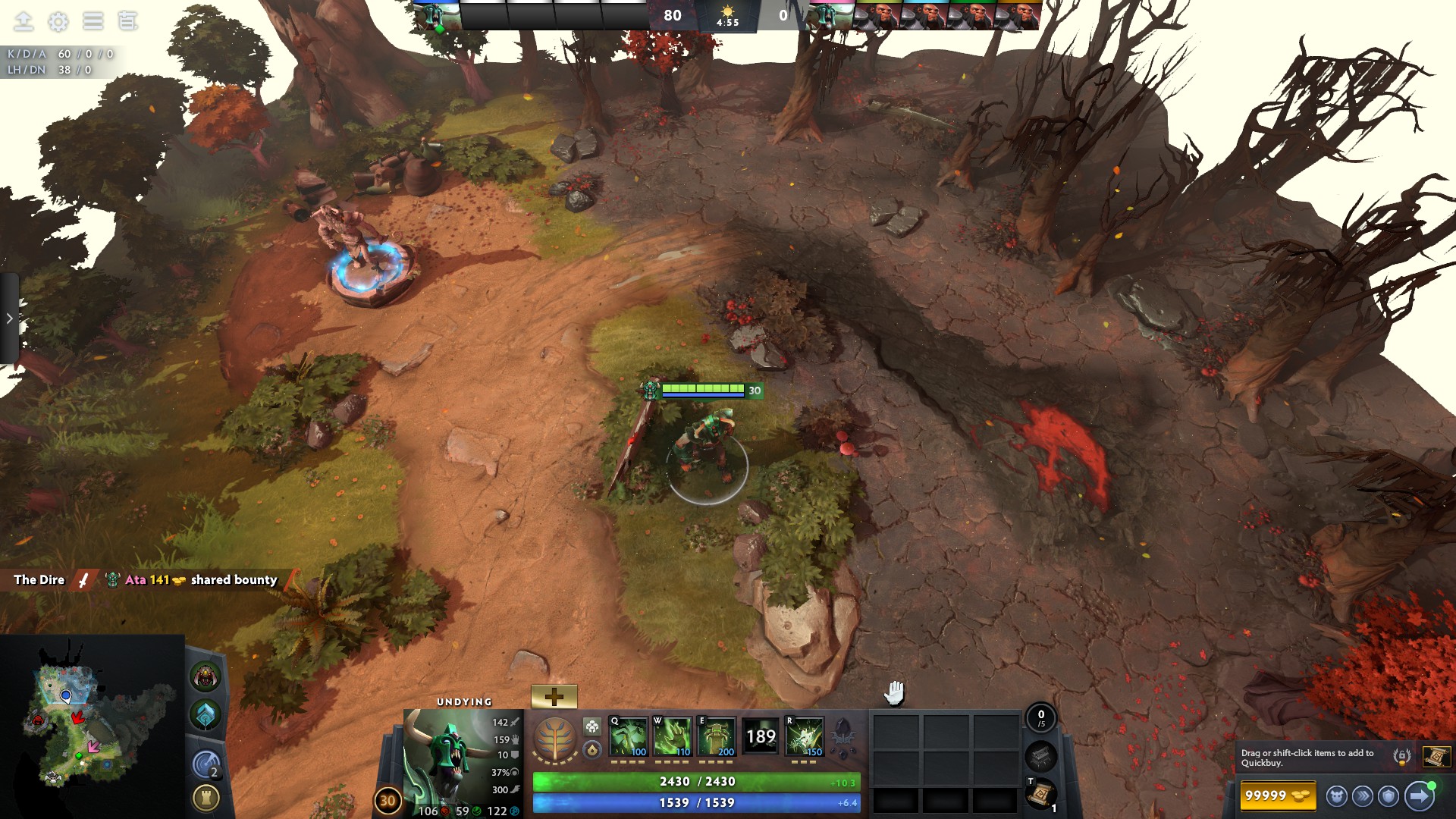Open the menu with three stacked lines
The width and height of the screenshot is (1456, 819).
[x=92, y=21]
